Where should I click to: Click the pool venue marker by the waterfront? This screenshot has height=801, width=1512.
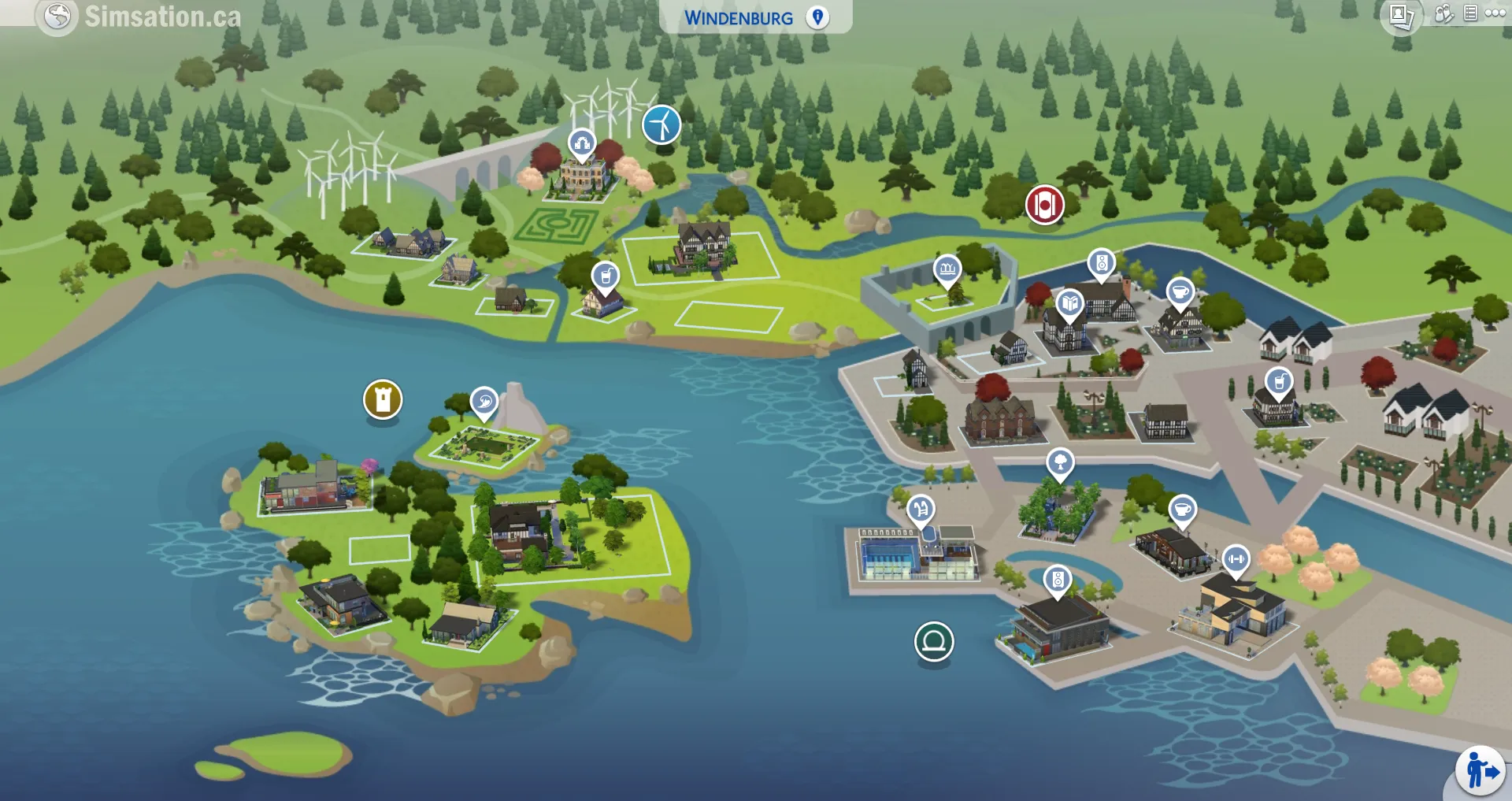pos(921,508)
